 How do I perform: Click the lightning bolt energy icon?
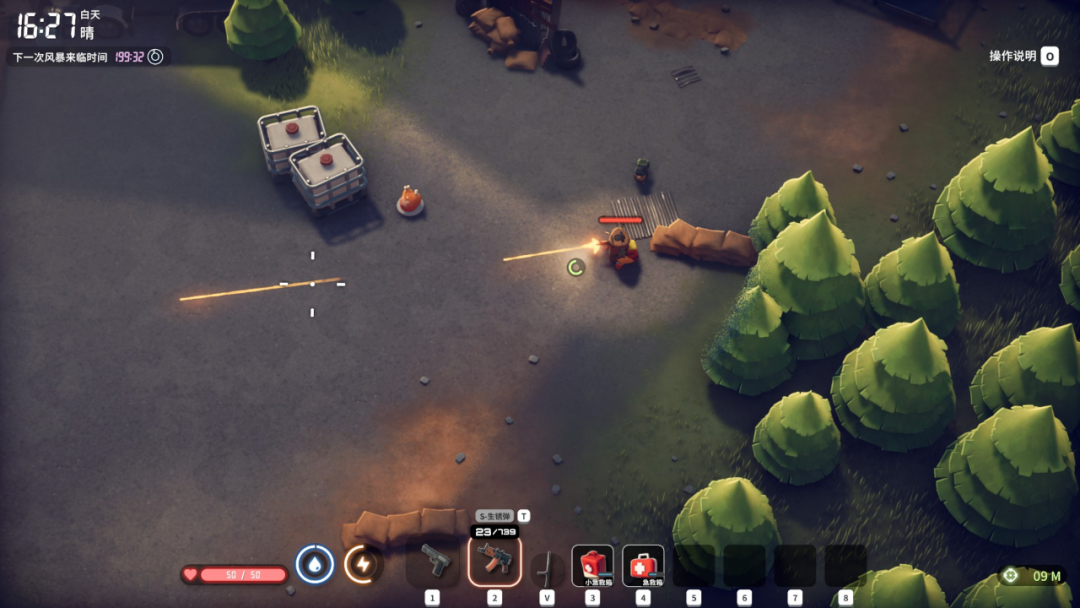(363, 565)
